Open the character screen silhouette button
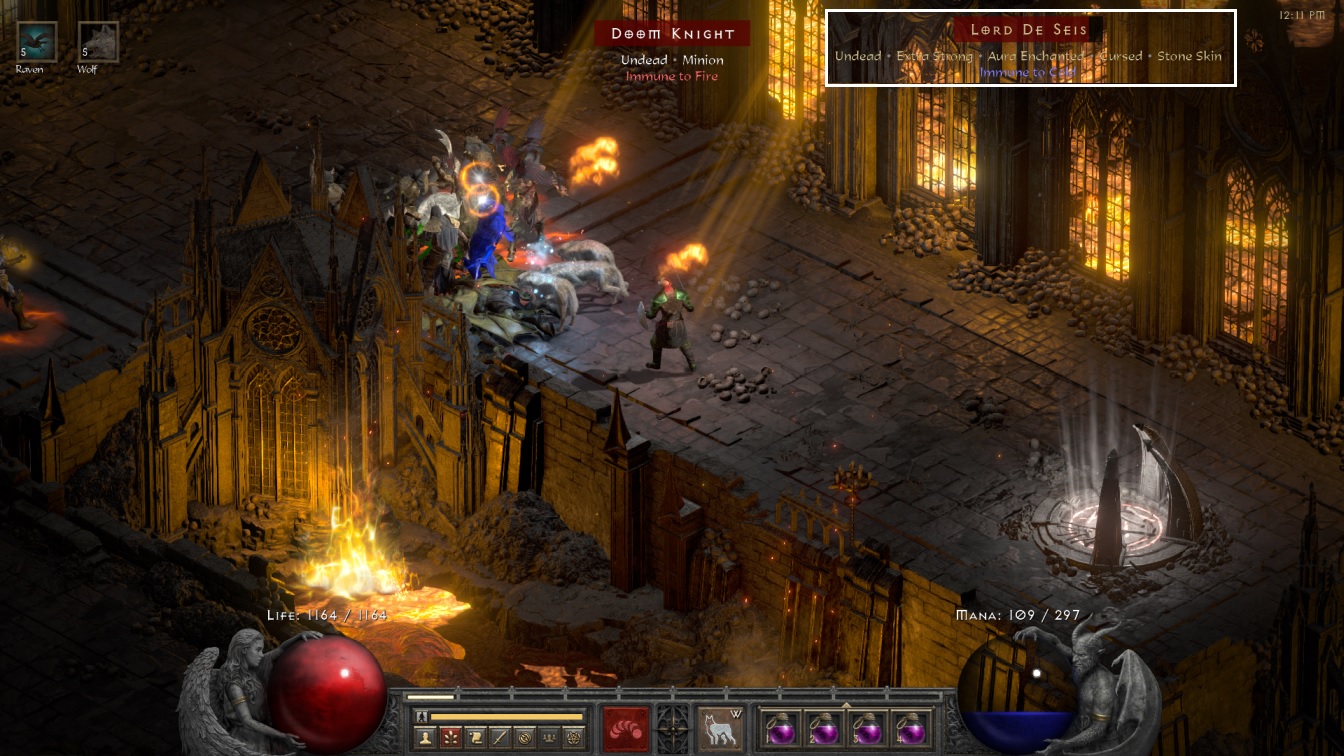 pyautogui.click(x=423, y=738)
